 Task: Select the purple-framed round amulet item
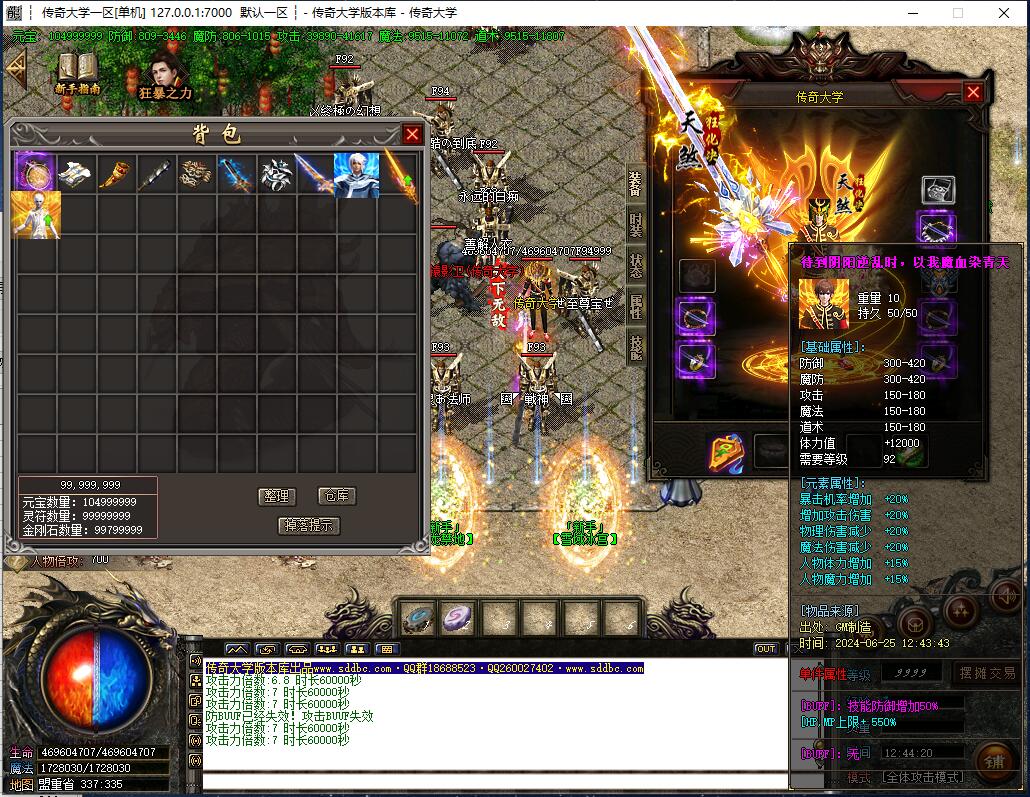pyautogui.click(x=35, y=174)
